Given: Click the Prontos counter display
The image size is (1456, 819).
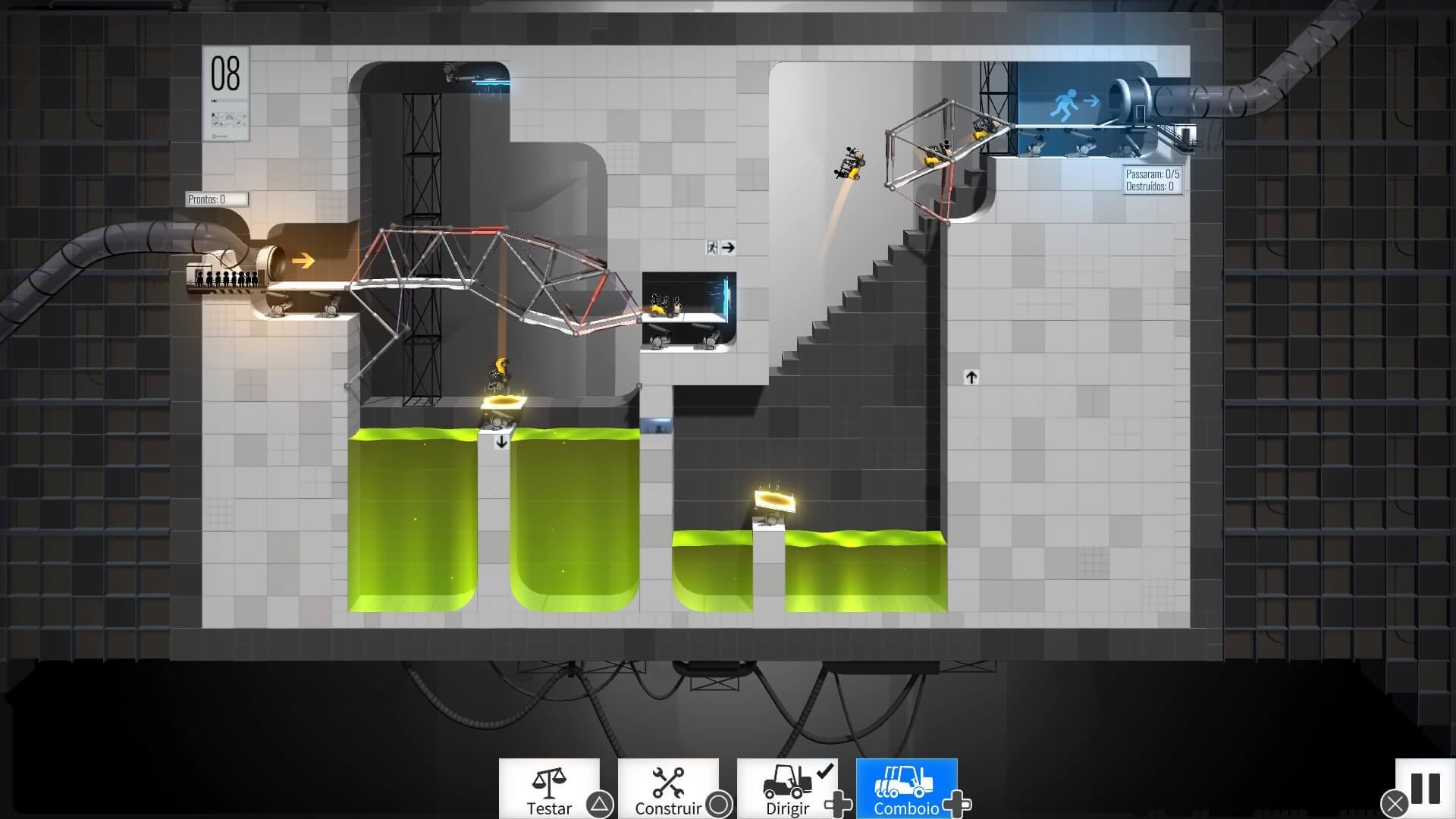Looking at the screenshot, I should coord(215,199).
